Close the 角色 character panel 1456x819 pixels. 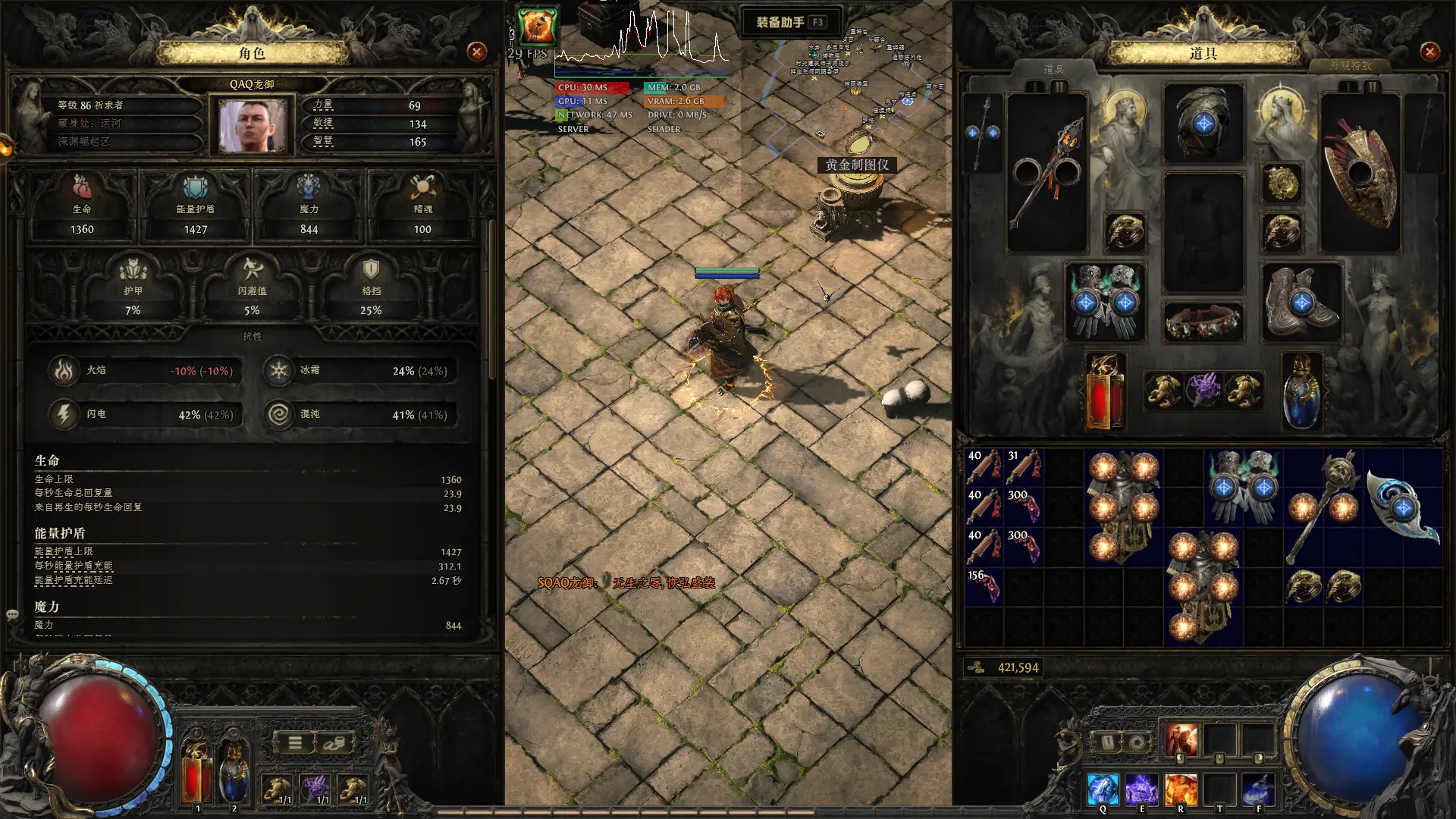click(x=477, y=52)
